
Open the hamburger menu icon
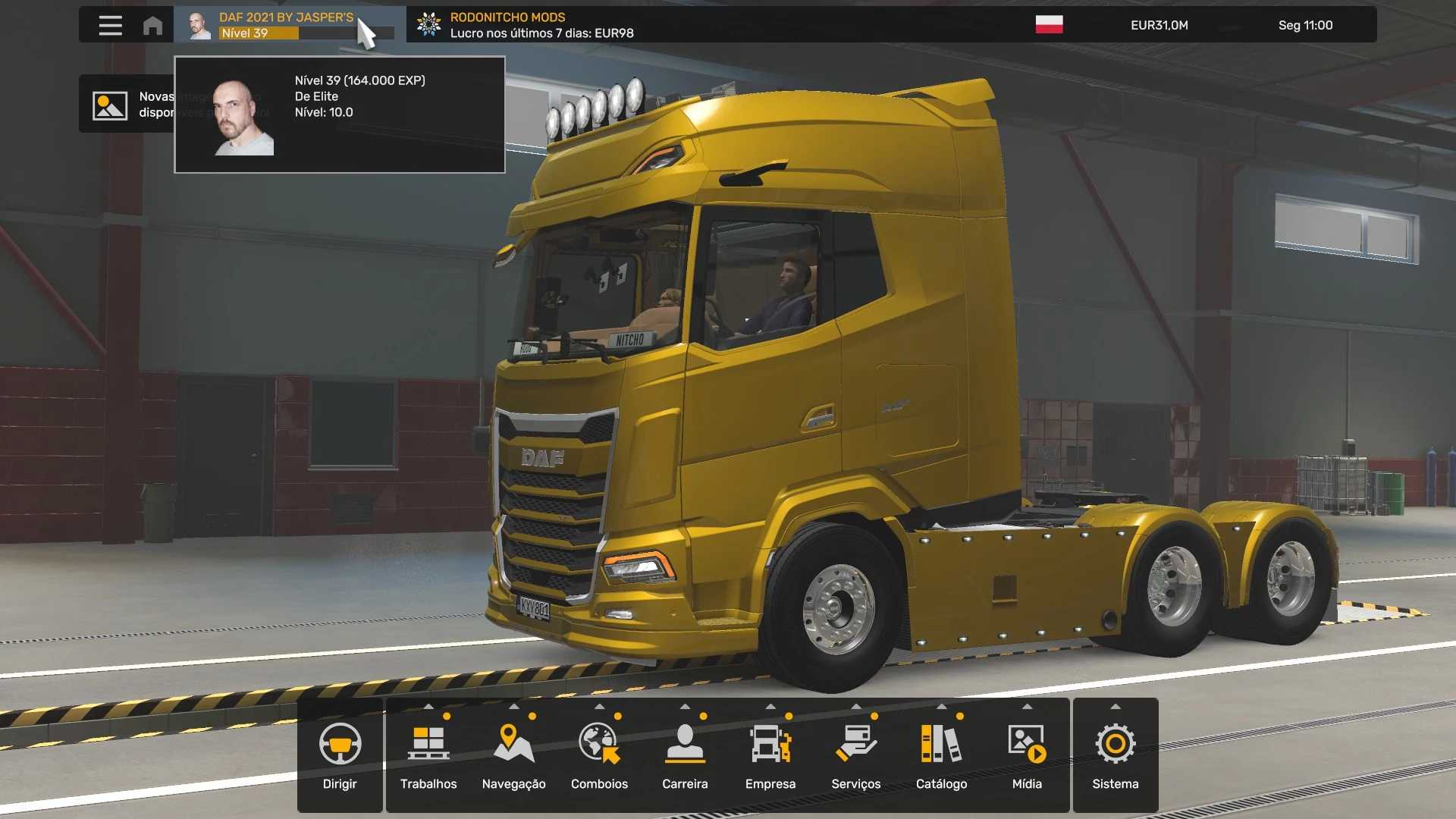[x=110, y=25]
